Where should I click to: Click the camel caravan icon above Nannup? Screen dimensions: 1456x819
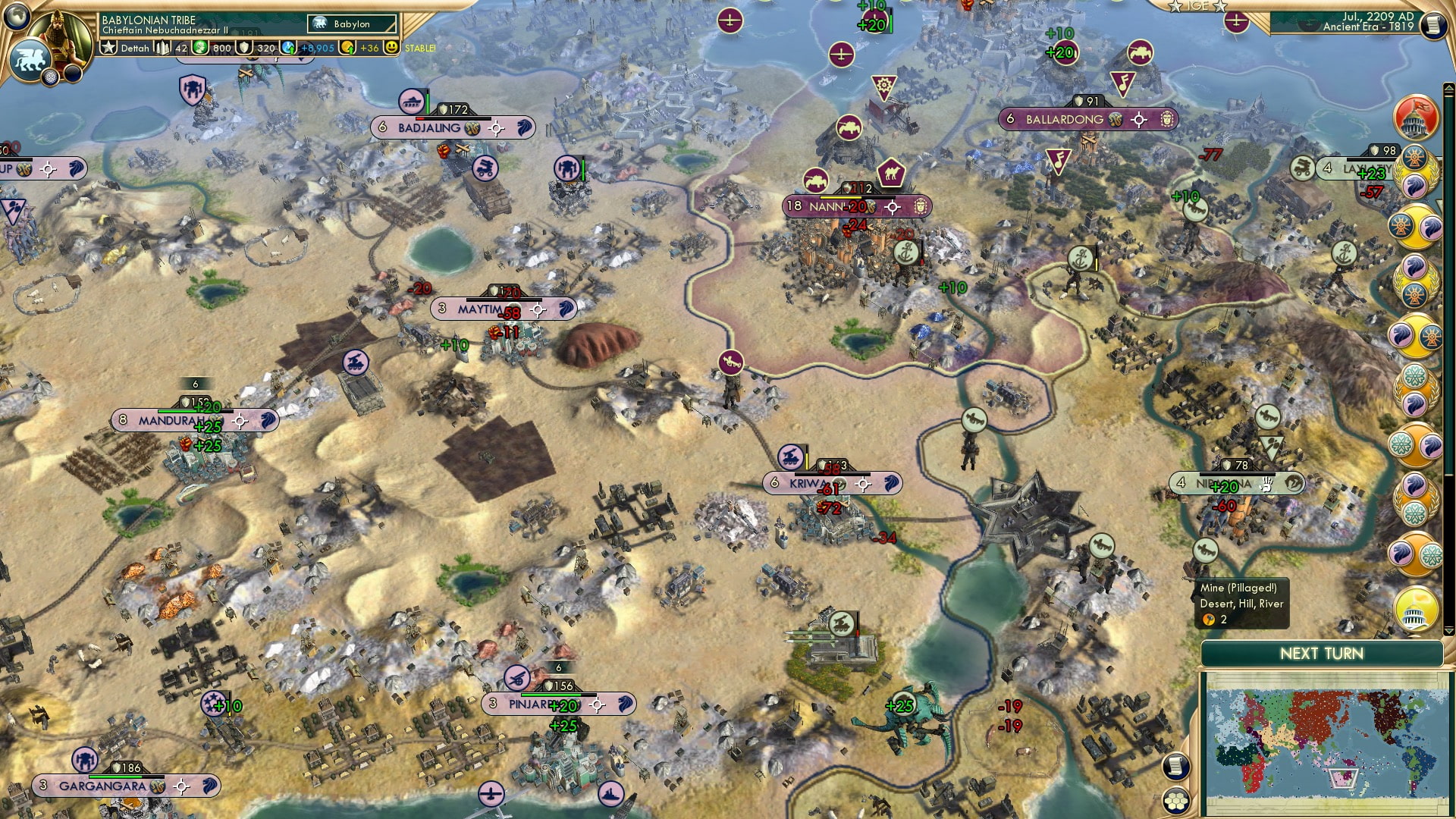(x=893, y=174)
